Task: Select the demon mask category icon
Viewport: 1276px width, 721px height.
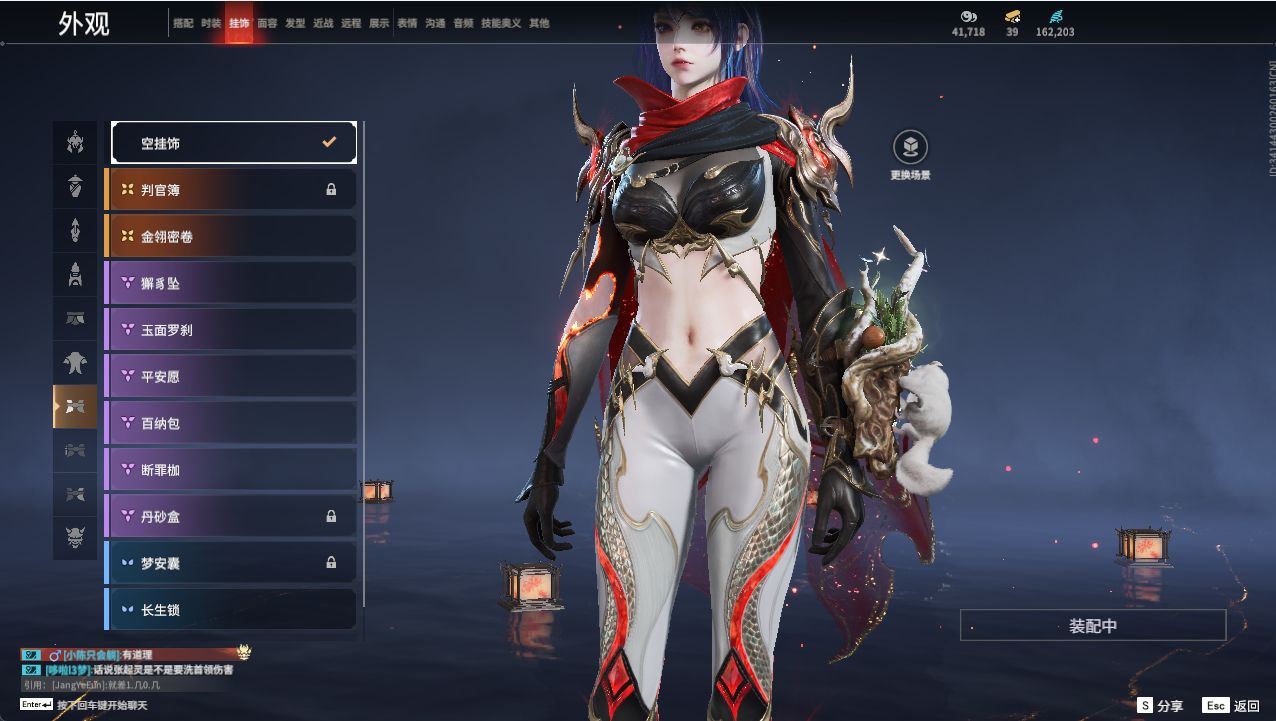Action: click(75, 539)
